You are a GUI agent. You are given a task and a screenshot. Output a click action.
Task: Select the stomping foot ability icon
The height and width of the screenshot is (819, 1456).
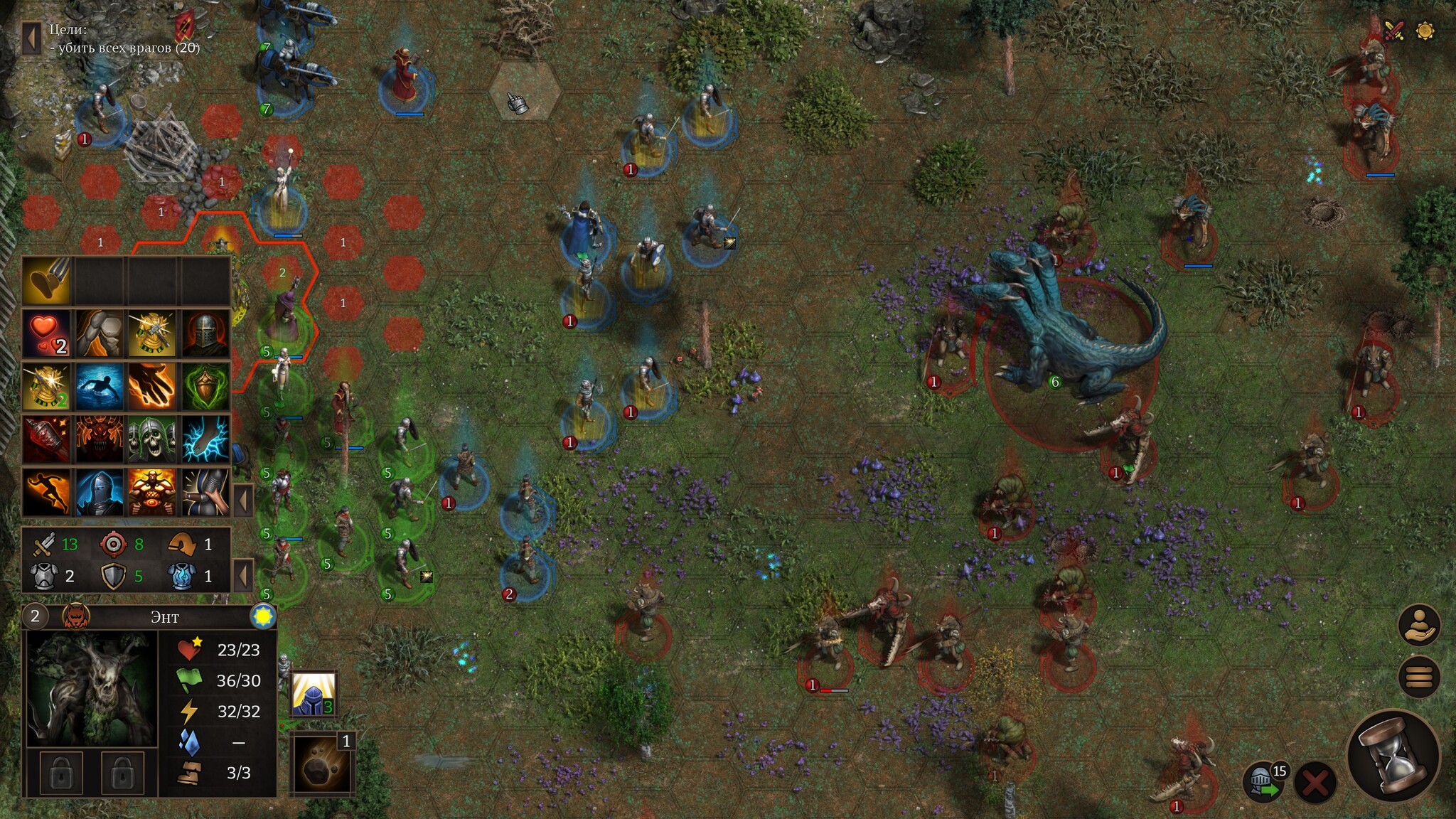click(46, 280)
